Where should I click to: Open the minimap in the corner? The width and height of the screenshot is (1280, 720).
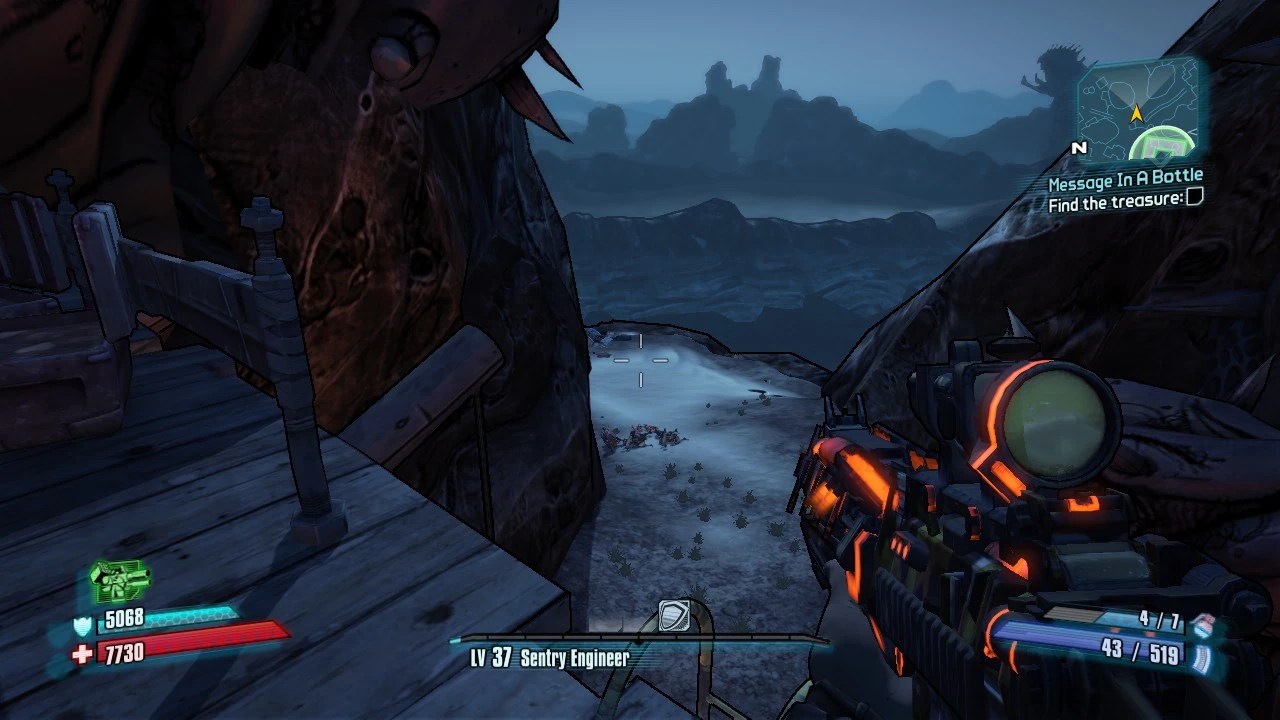[1137, 112]
